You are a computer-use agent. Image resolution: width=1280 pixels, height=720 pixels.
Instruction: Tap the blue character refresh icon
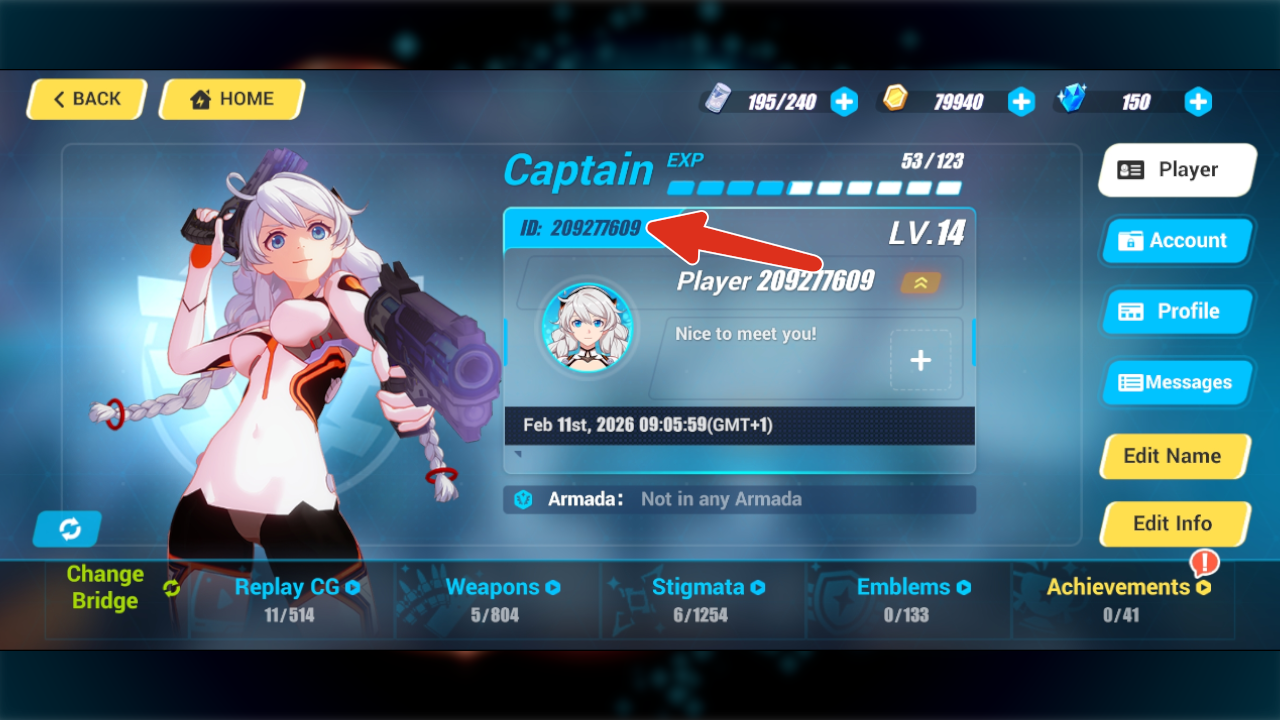[68, 529]
